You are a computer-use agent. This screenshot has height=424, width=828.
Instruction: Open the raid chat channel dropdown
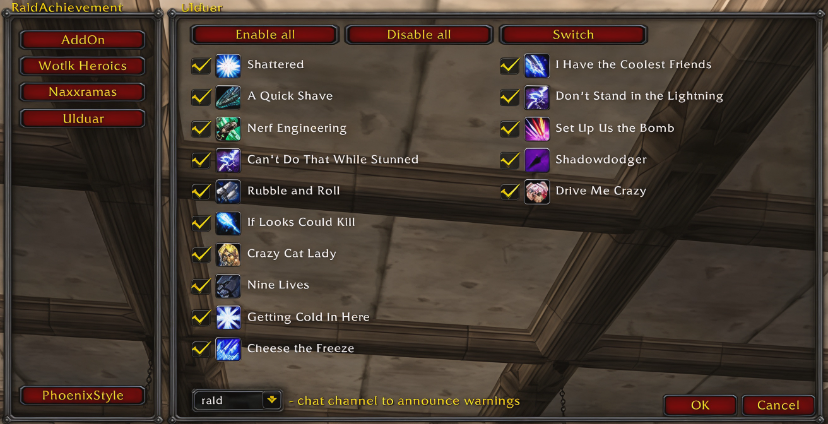[x=271, y=400]
